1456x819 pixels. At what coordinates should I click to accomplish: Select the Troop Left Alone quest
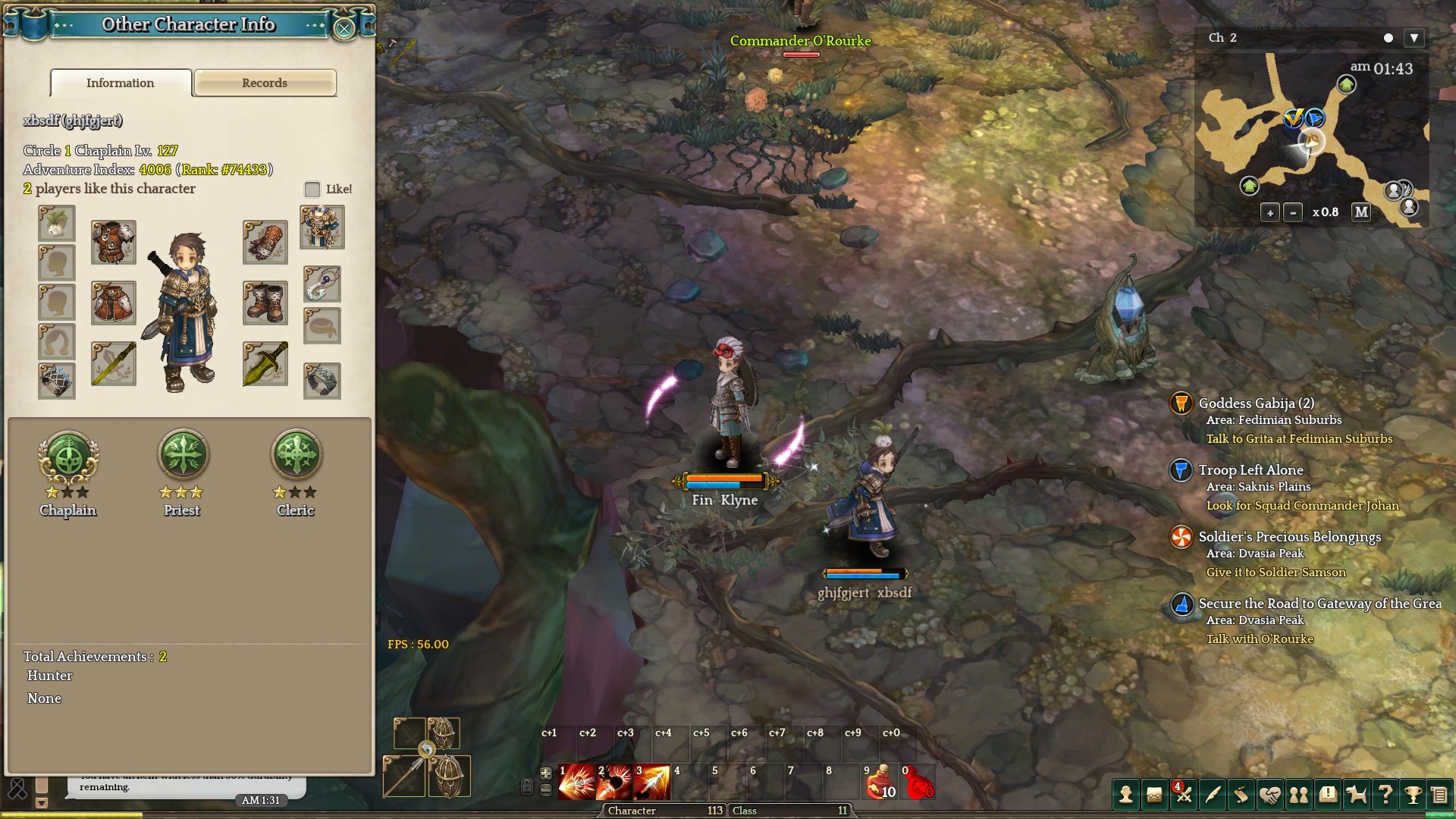coord(1250,470)
